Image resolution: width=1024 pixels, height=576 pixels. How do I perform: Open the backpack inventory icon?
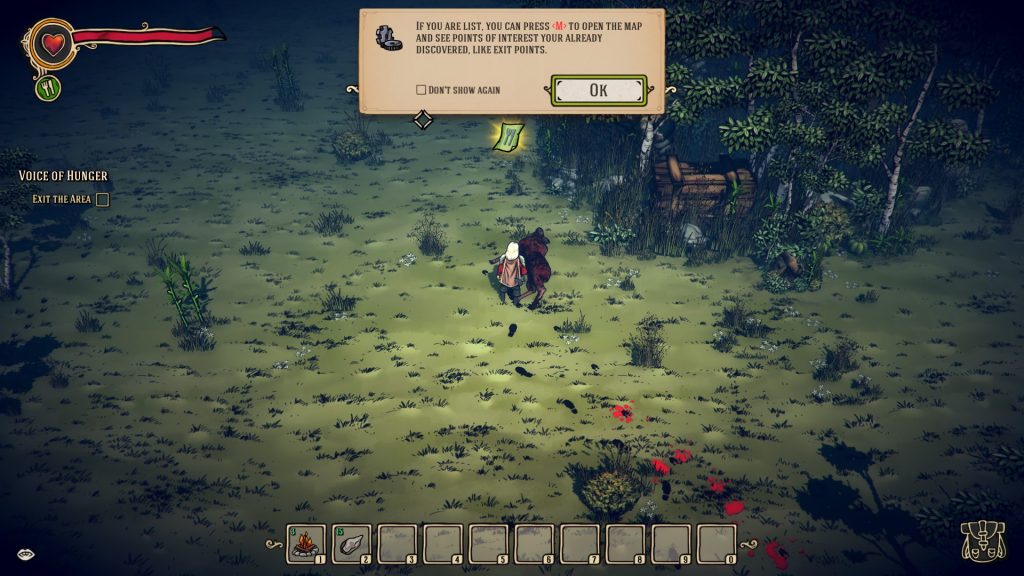coord(981,540)
